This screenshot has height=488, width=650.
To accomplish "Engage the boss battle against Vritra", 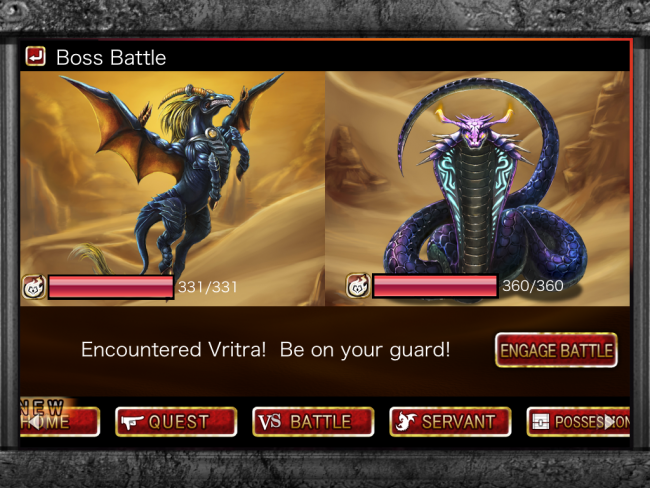I will click(x=556, y=350).
